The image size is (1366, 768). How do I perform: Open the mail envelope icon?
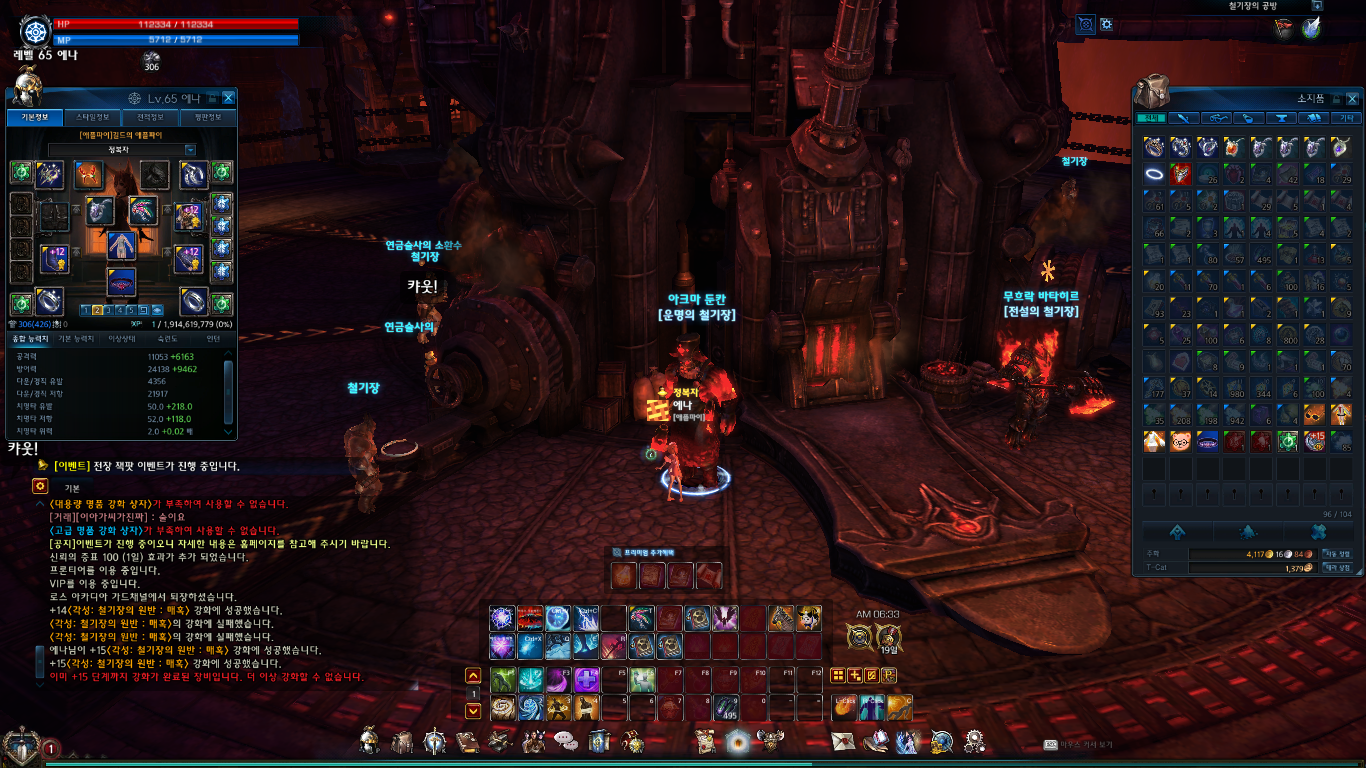844,742
